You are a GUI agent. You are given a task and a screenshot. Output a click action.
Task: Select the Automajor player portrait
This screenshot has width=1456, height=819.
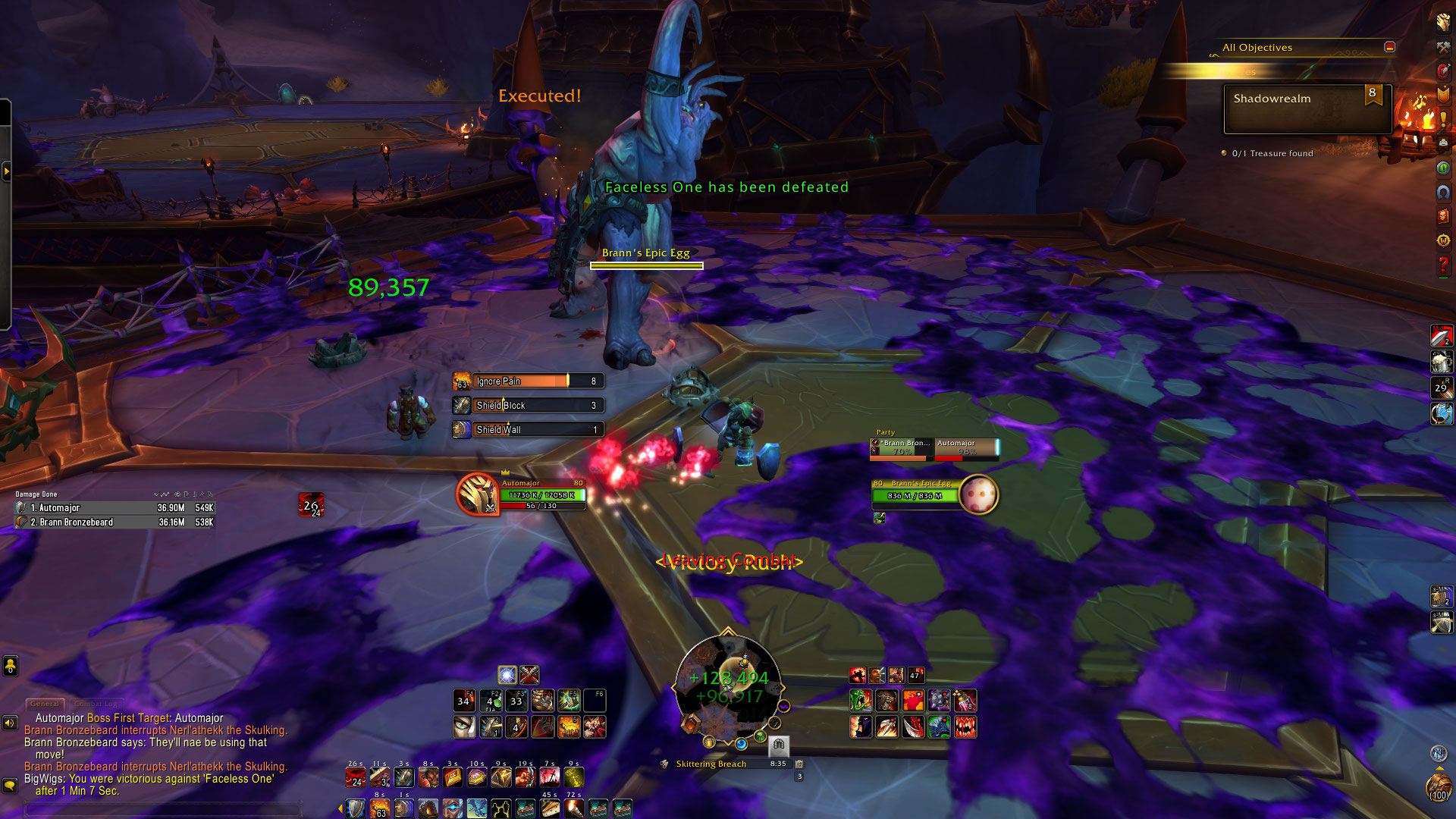pos(477,494)
